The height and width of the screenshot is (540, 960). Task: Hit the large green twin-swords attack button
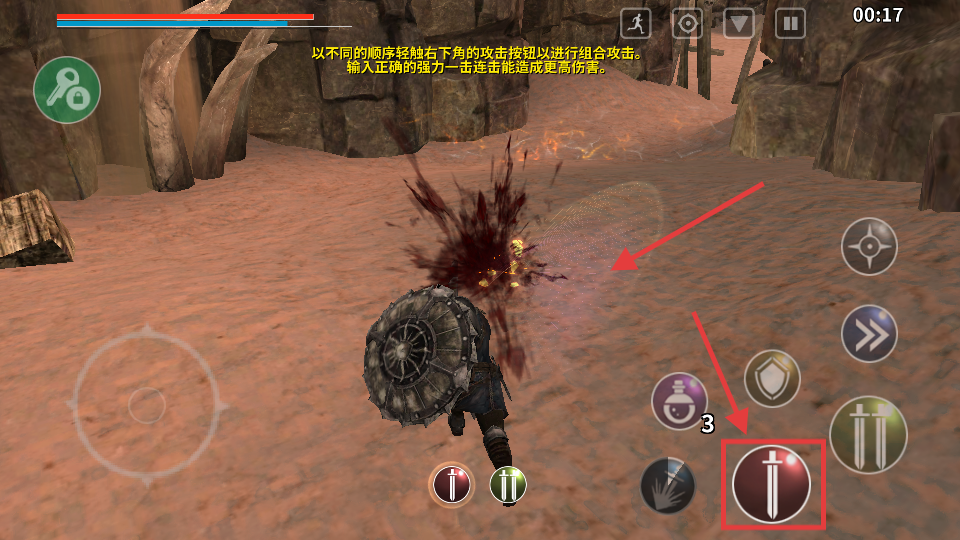[x=868, y=435]
